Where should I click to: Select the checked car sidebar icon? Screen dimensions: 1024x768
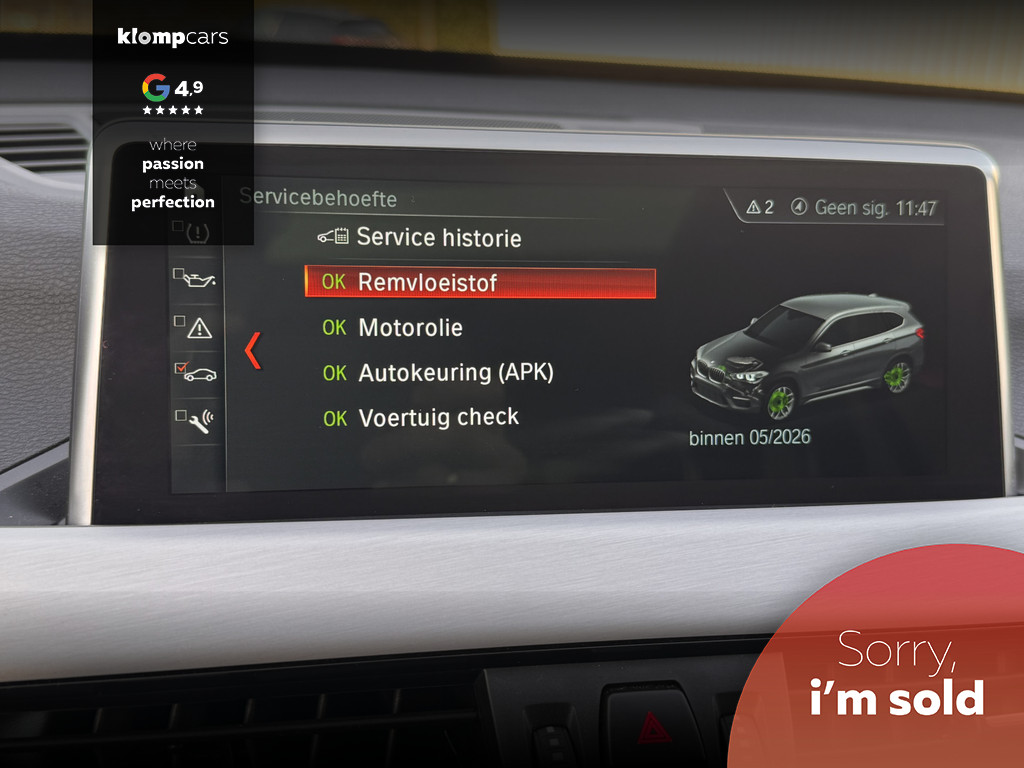198,373
